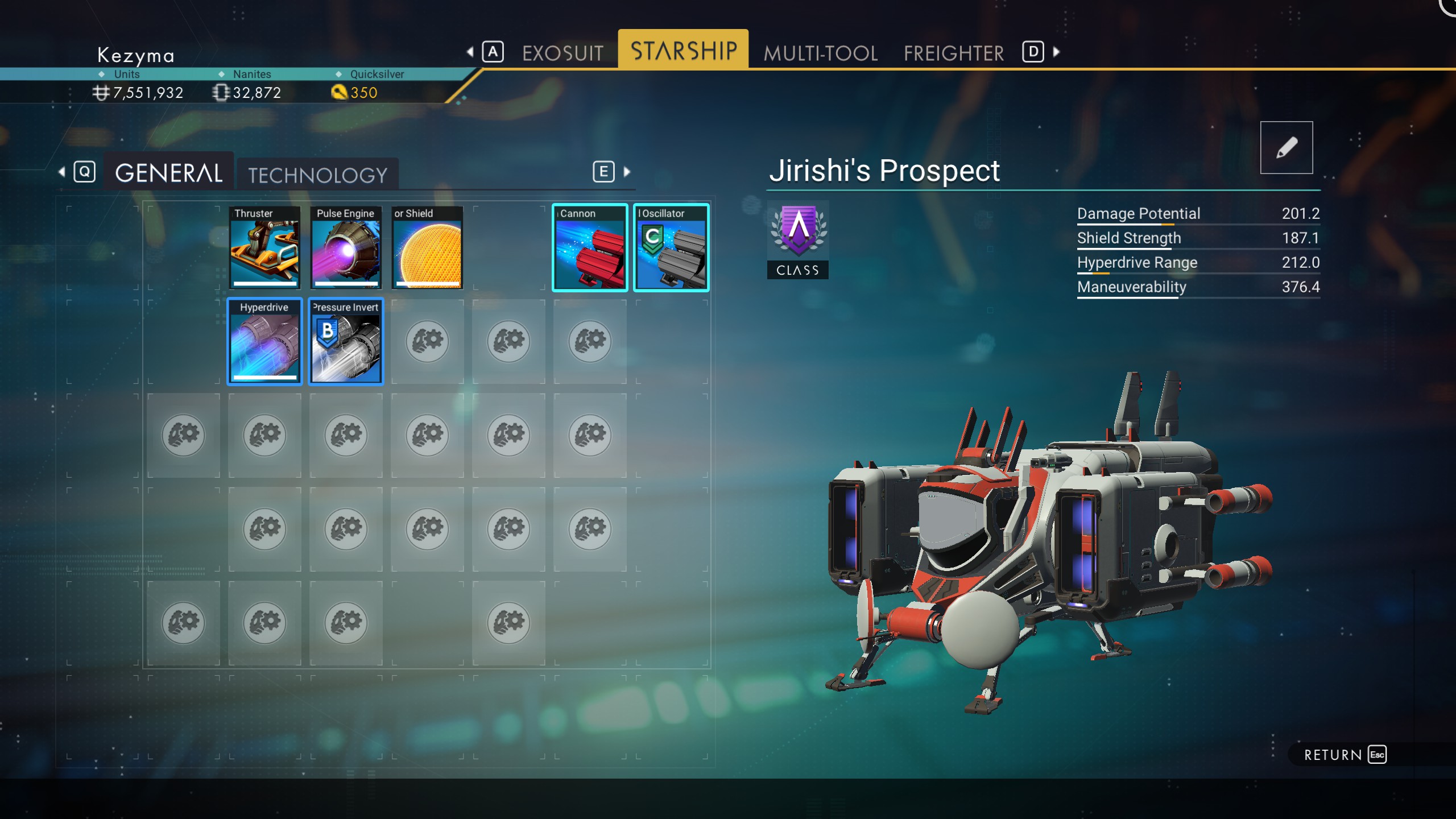Click the pencil icon to rename Jirishi's Prospect
The height and width of the screenshot is (819, 1456).
click(1287, 147)
